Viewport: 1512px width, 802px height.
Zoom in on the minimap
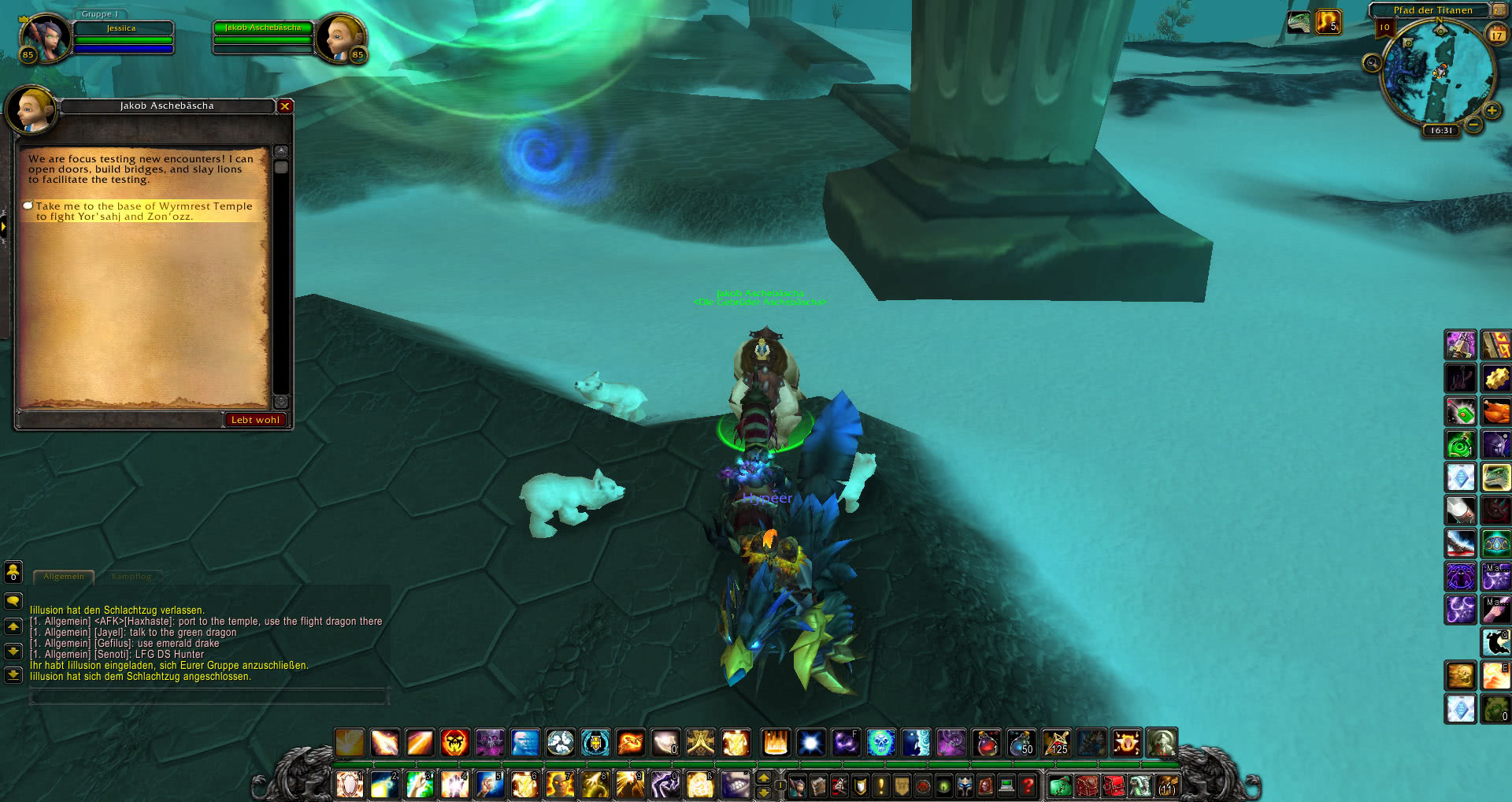pyautogui.click(x=1492, y=111)
